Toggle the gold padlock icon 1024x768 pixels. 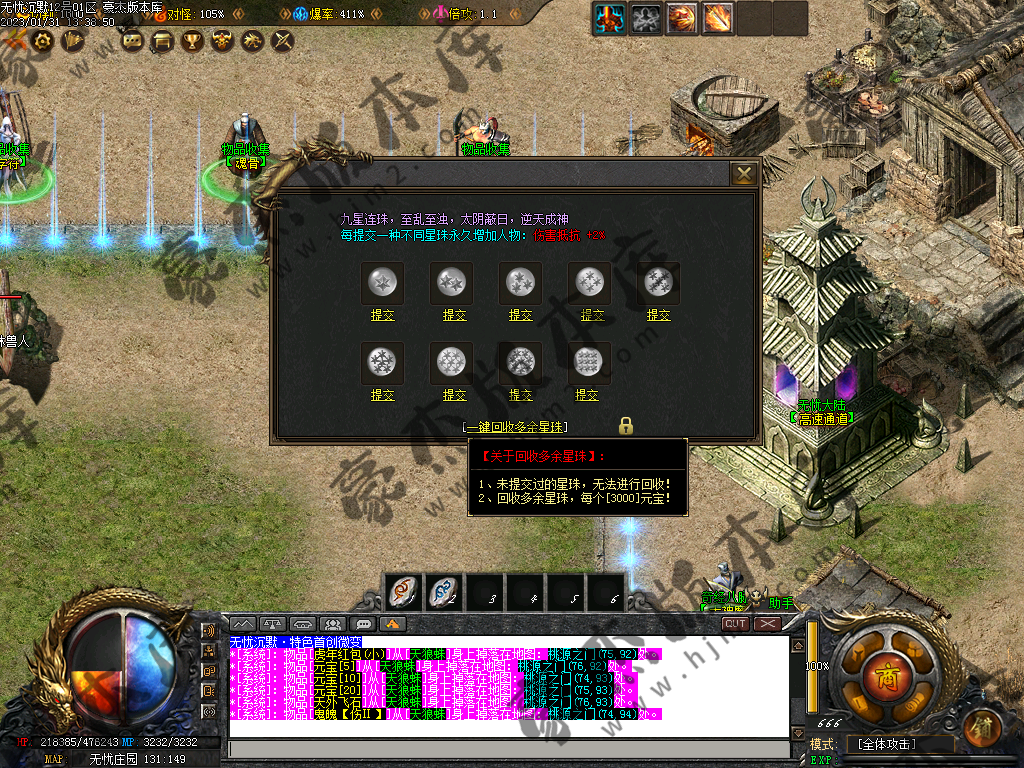626,426
